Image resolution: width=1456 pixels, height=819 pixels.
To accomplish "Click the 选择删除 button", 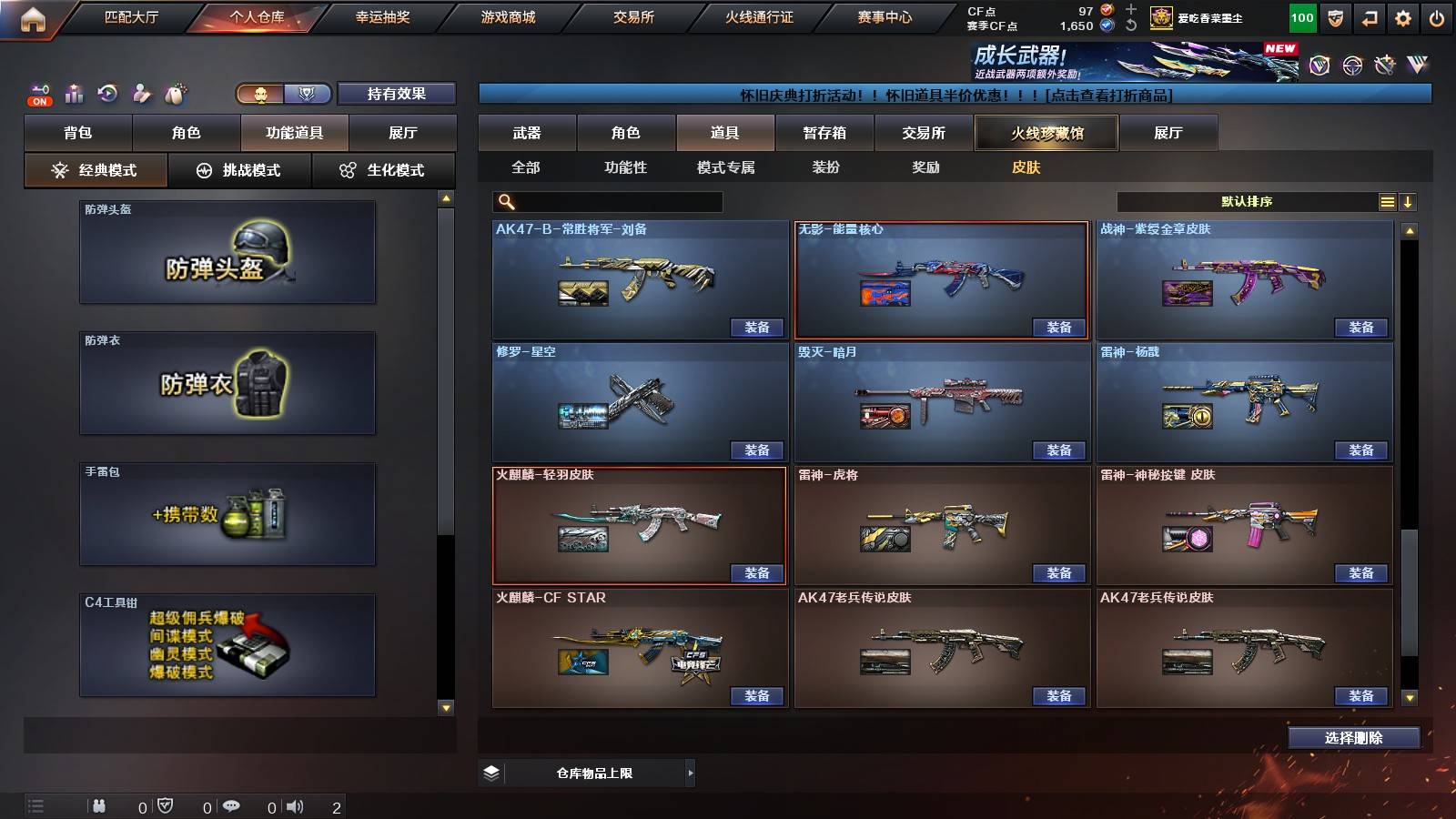I will pyautogui.click(x=1353, y=737).
